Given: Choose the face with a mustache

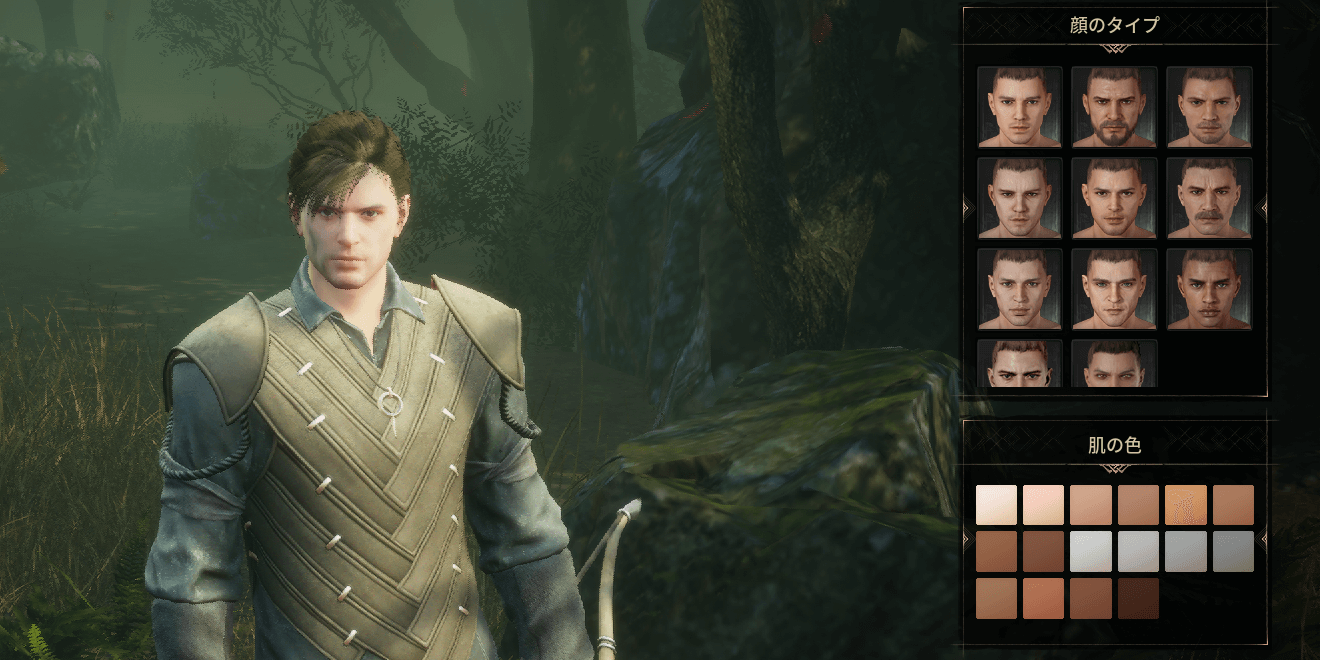Looking at the screenshot, I should (x=1209, y=197).
